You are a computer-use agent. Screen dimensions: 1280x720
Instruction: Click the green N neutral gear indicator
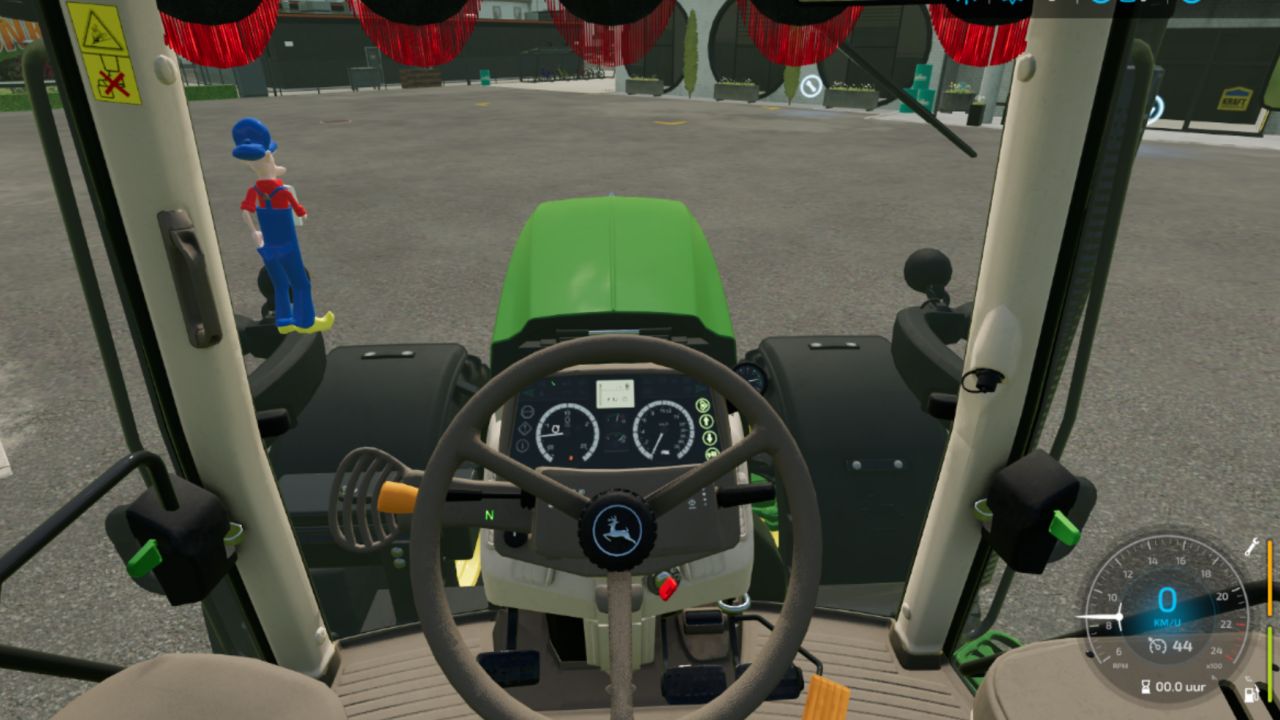[488, 514]
